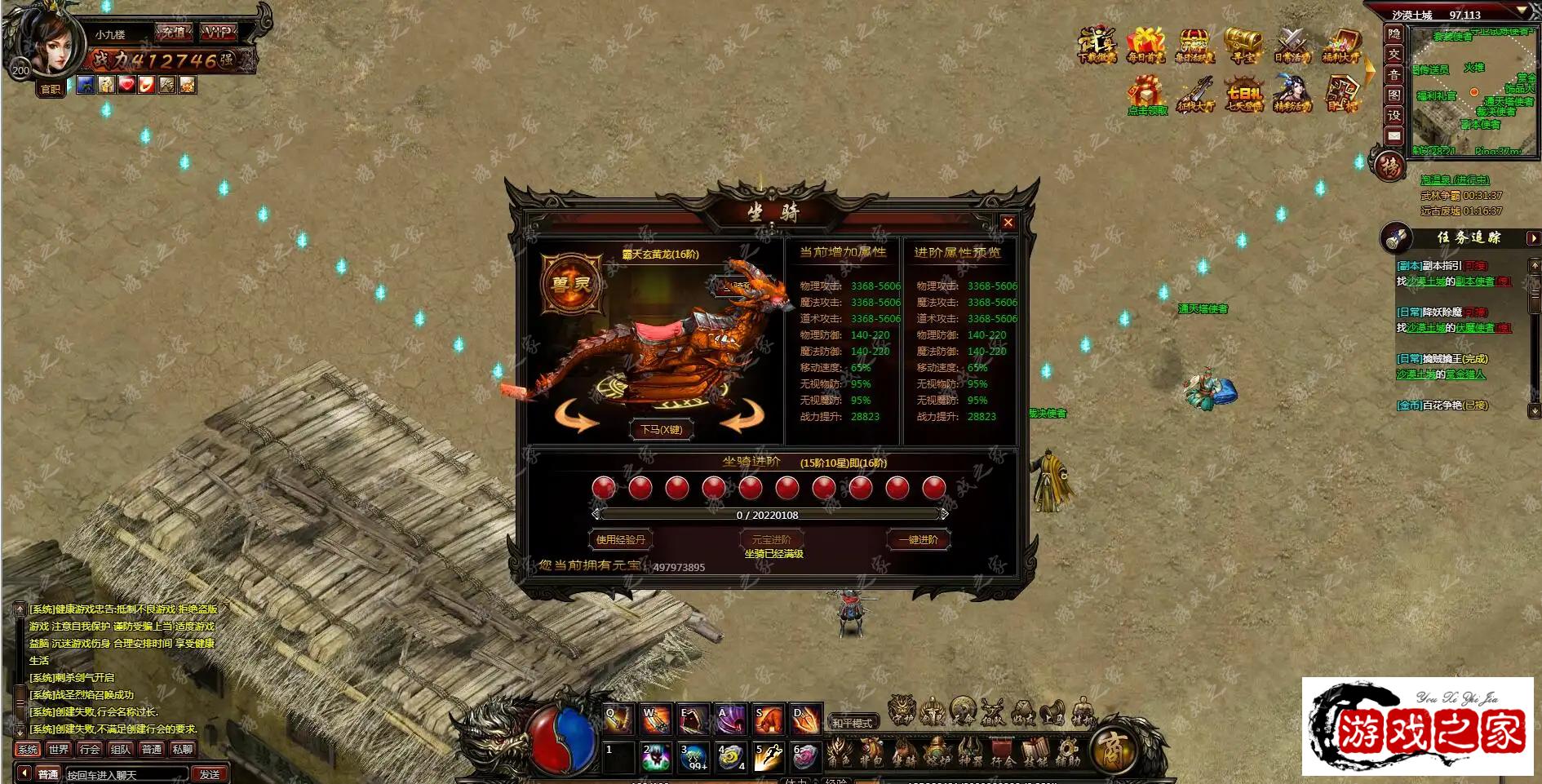Show the 七日礼 seven-day login rewards

[x=1243, y=95]
